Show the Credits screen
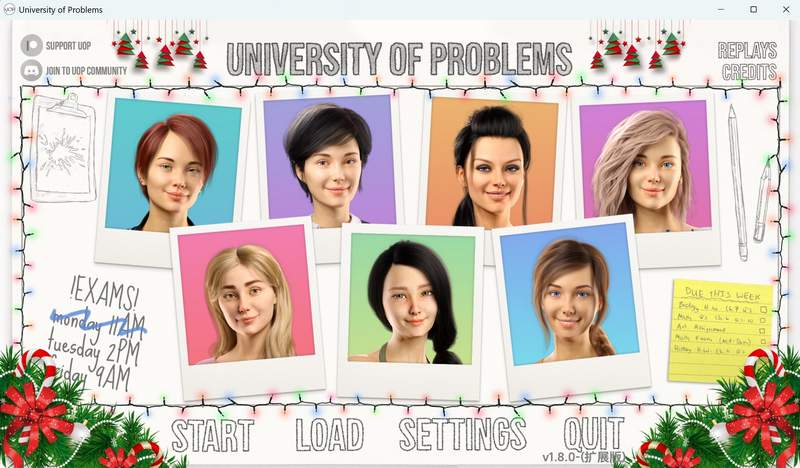The height and width of the screenshot is (468, 800). click(749, 72)
